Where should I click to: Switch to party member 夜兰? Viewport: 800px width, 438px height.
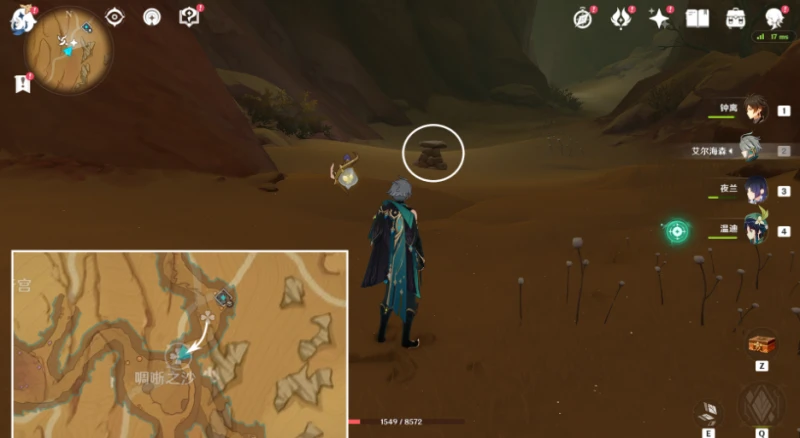(x=754, y=190)
